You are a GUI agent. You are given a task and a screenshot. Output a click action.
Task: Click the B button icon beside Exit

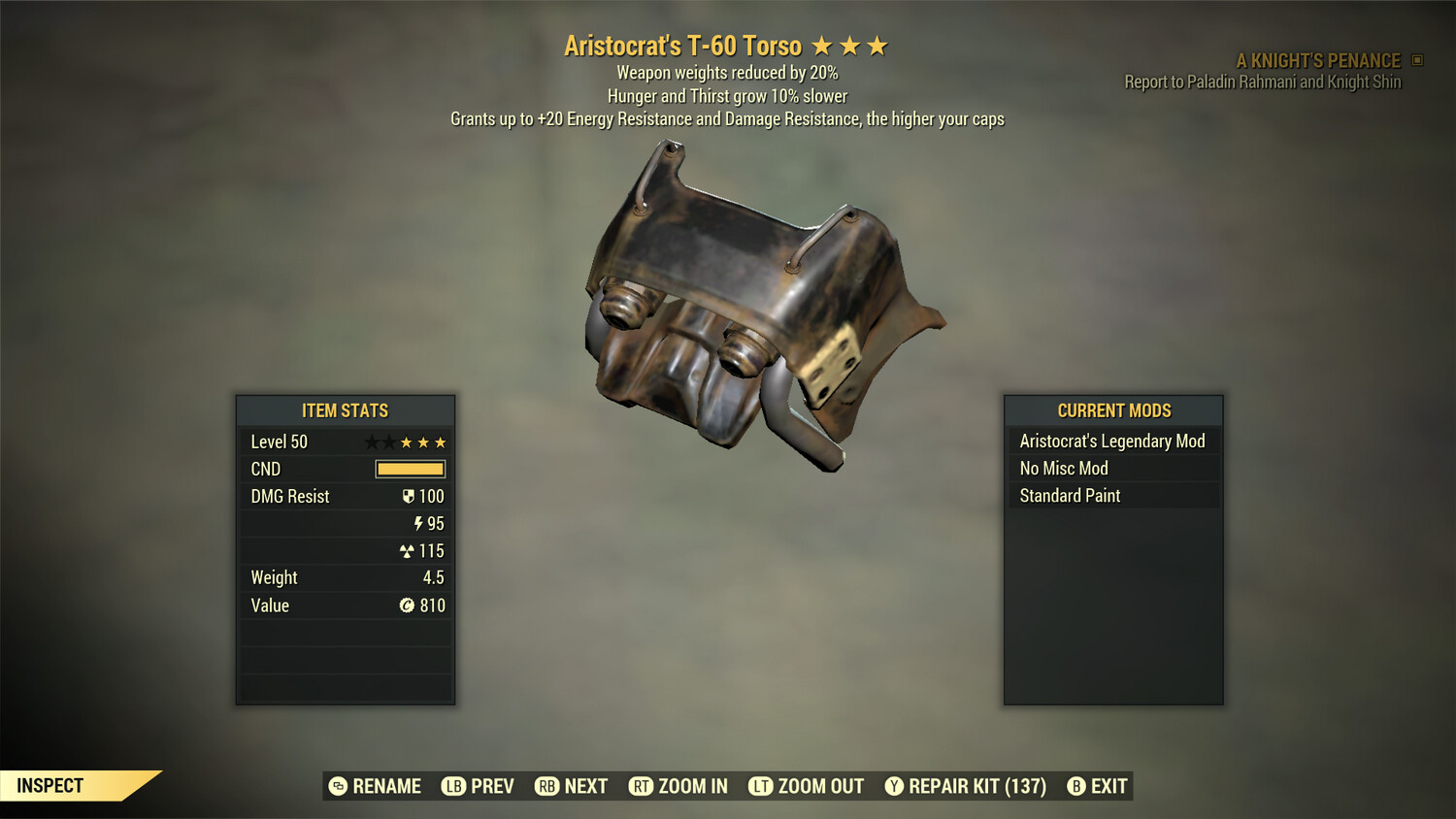[x=1076, y=786]
